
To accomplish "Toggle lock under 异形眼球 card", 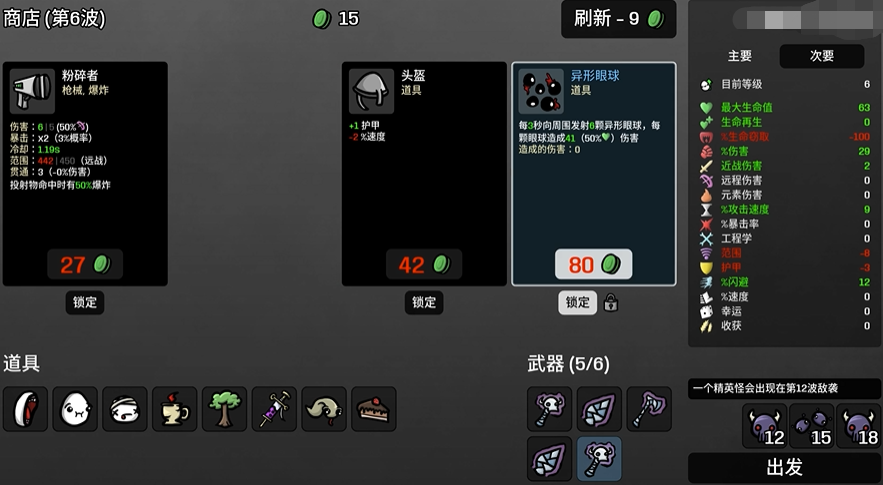I will point(578,302).
